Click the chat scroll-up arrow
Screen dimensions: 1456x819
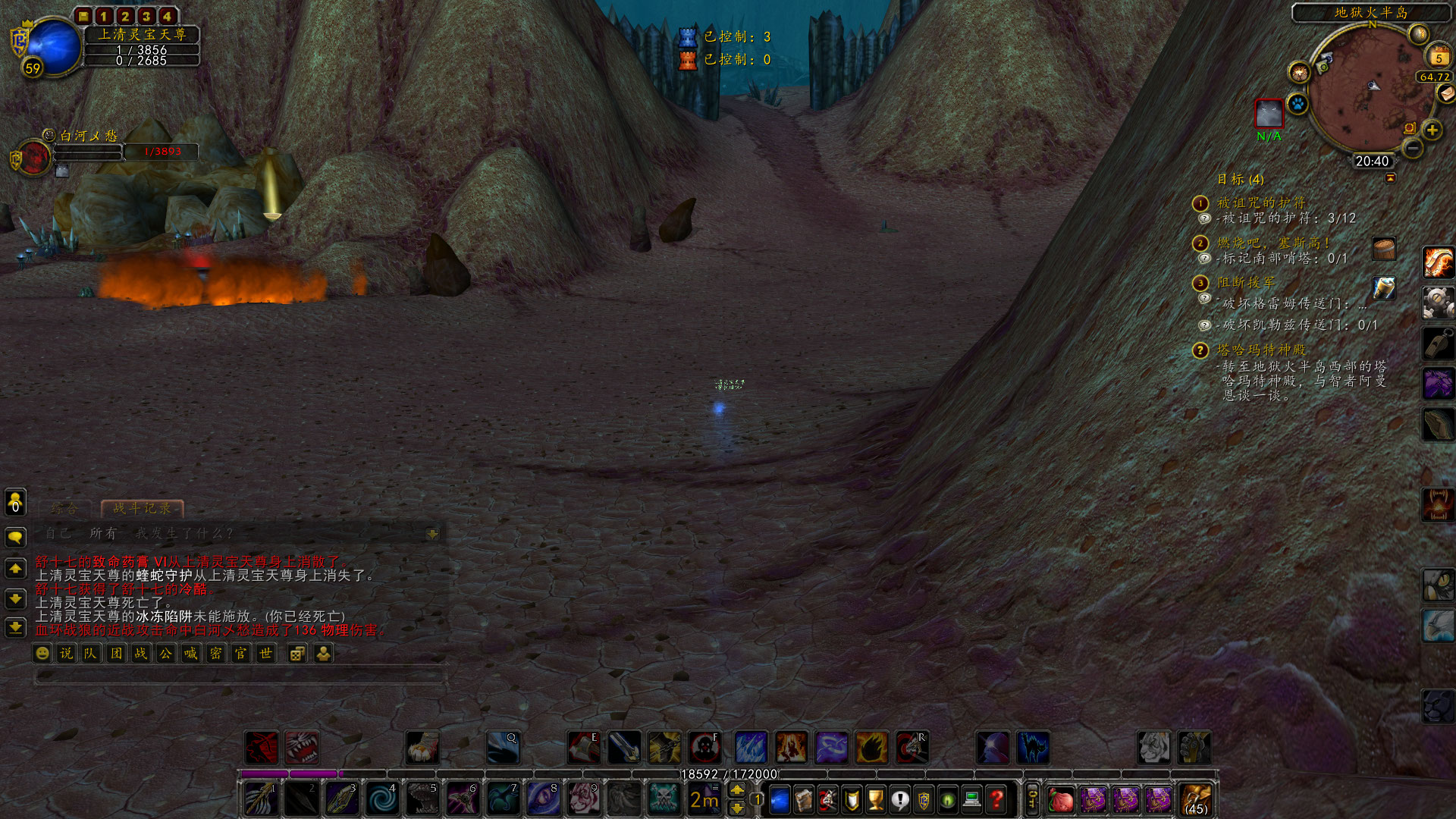[x=15, y=567]
